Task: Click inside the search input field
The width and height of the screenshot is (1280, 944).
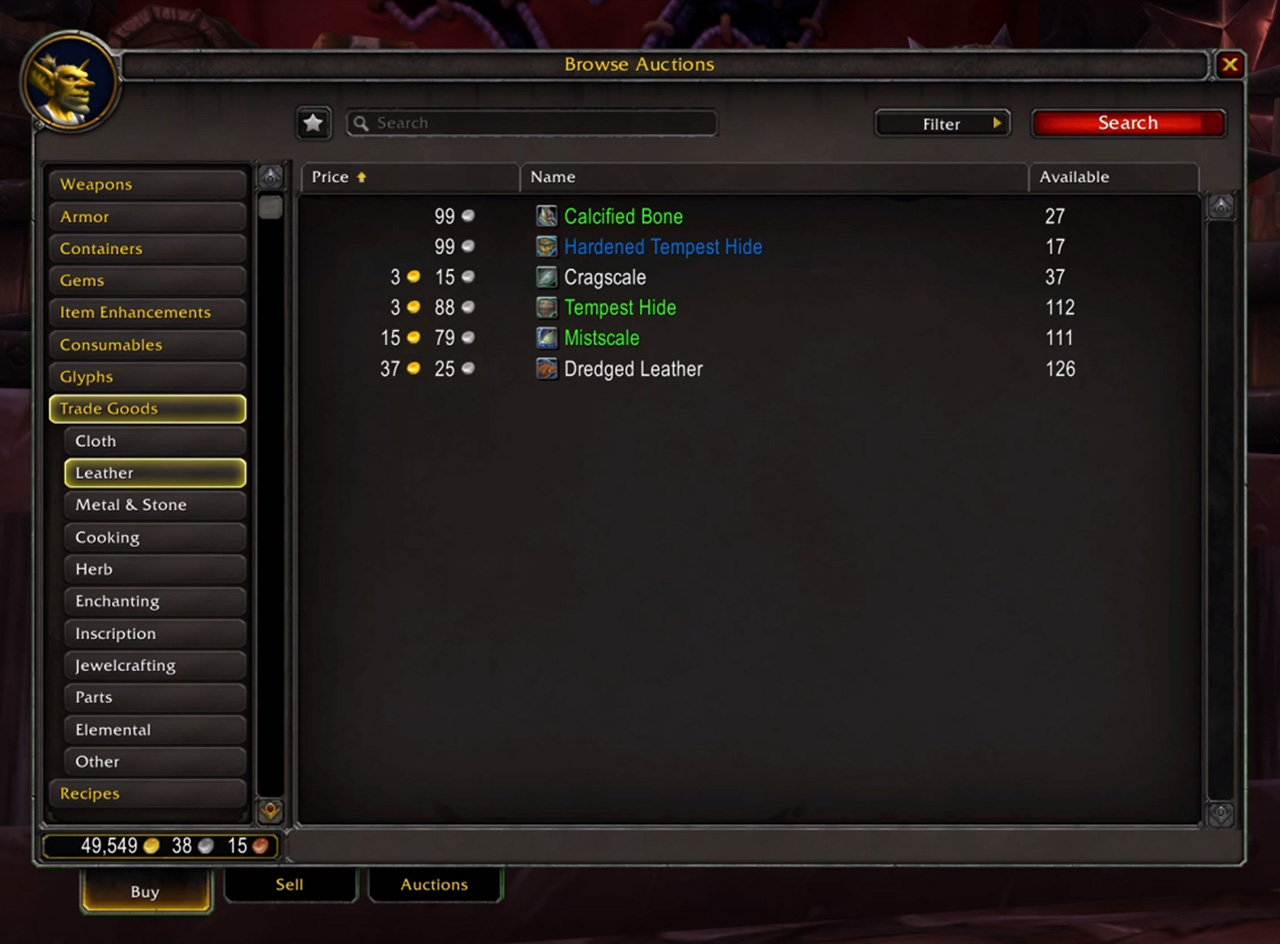Action: (x=530, y=123)
